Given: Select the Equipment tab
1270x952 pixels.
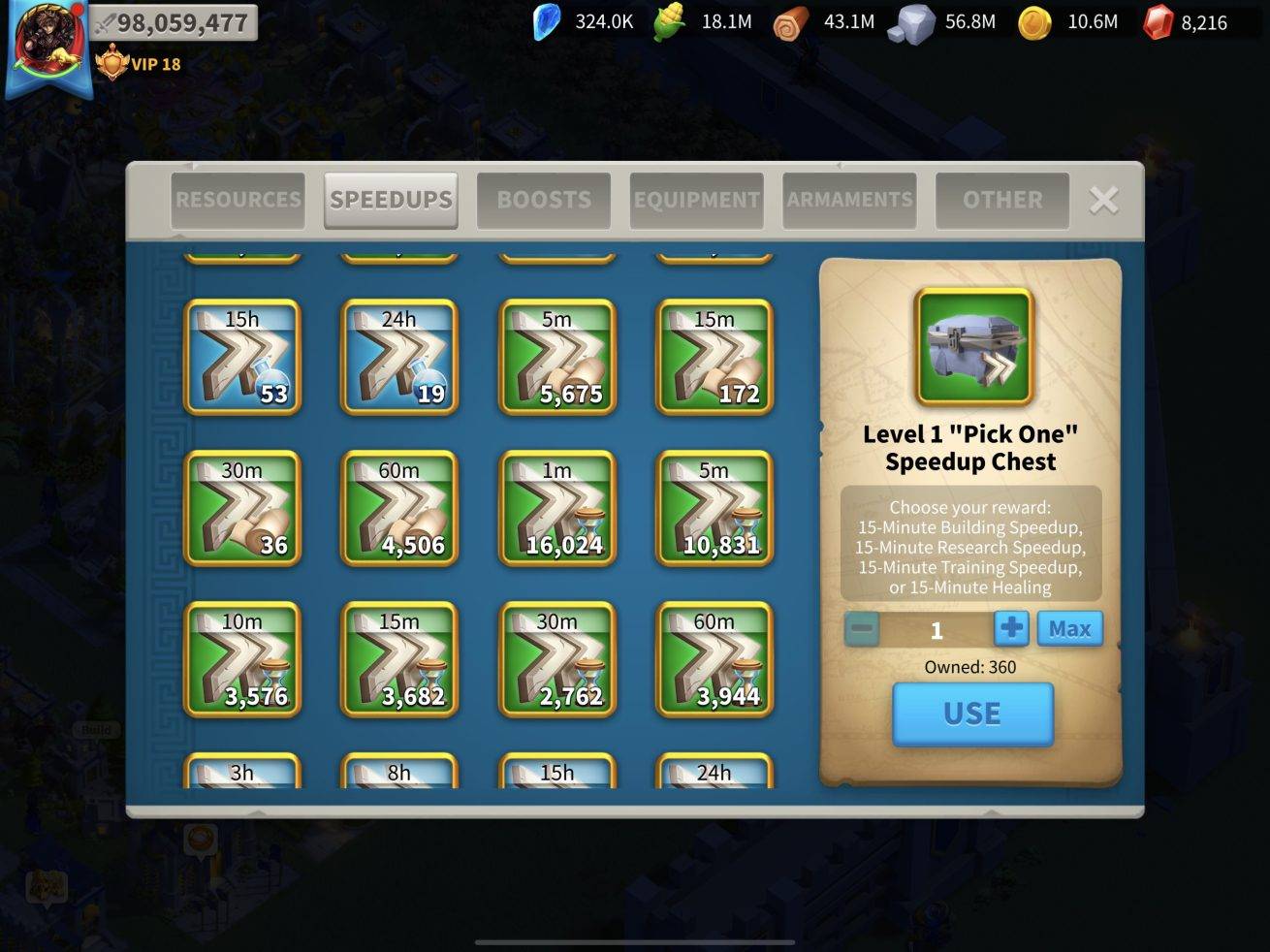Looking at the screenshot, I should pos(696,201).
